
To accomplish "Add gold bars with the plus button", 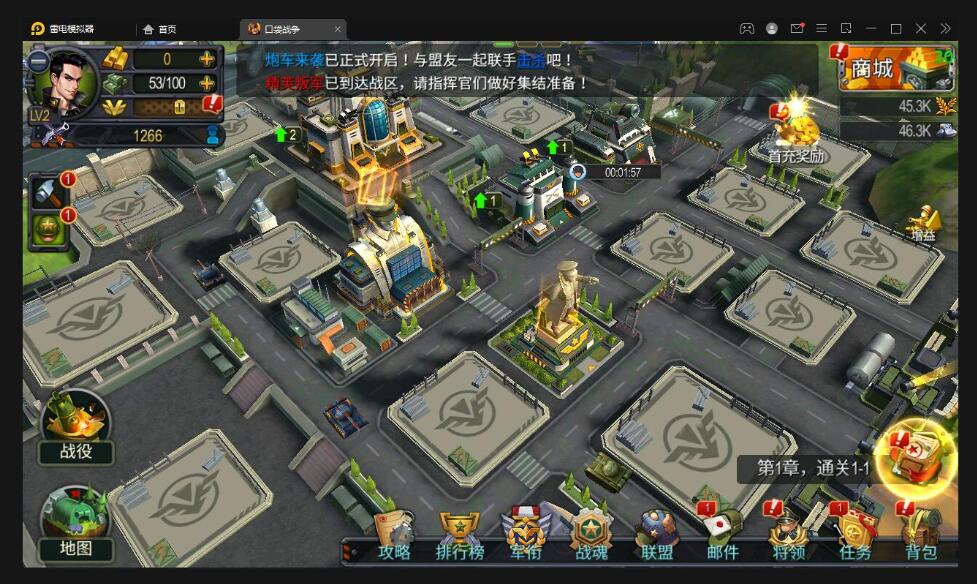I will (x=207, y=59).
